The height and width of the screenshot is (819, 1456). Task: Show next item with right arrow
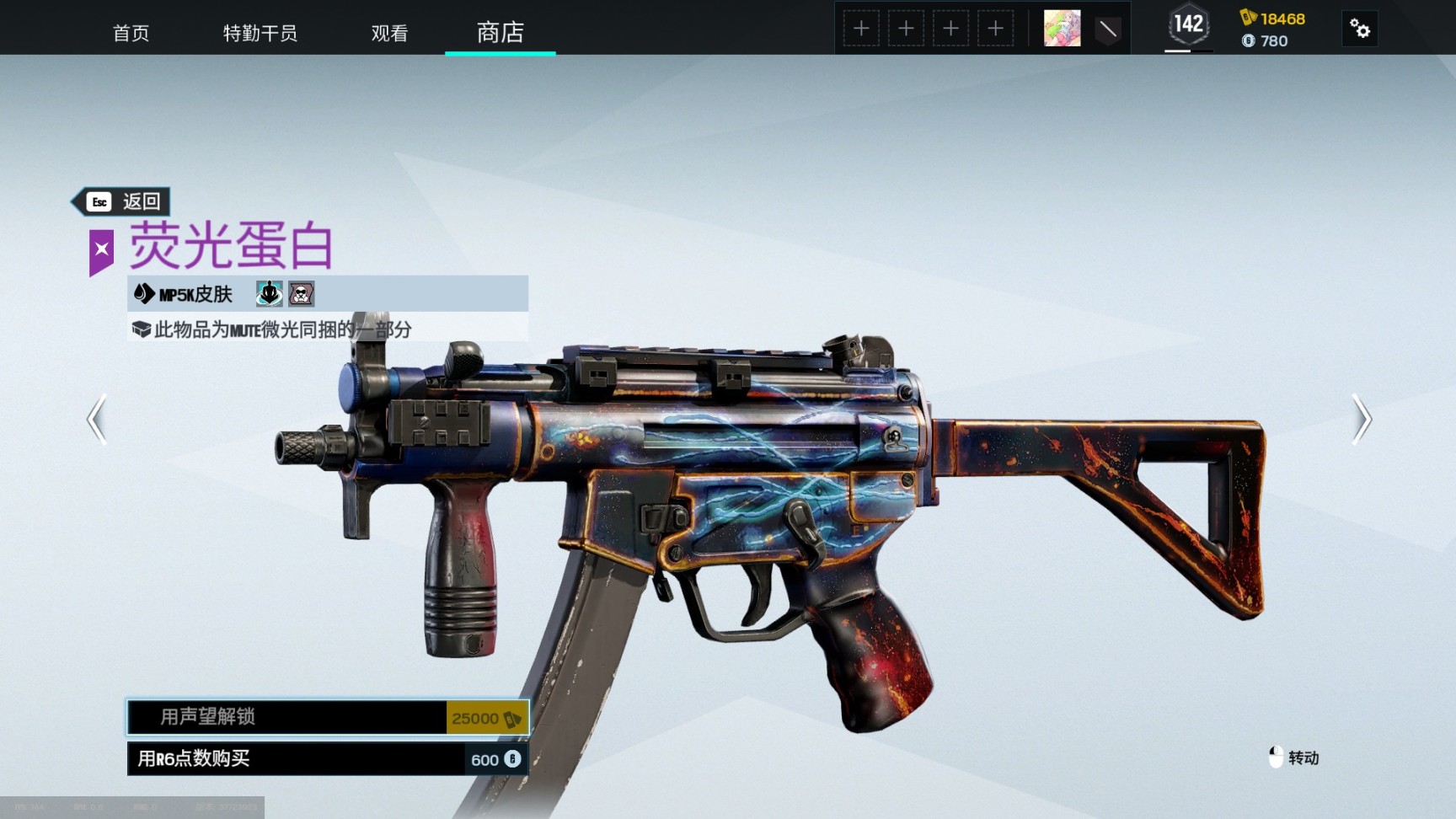coord(1362,419)
